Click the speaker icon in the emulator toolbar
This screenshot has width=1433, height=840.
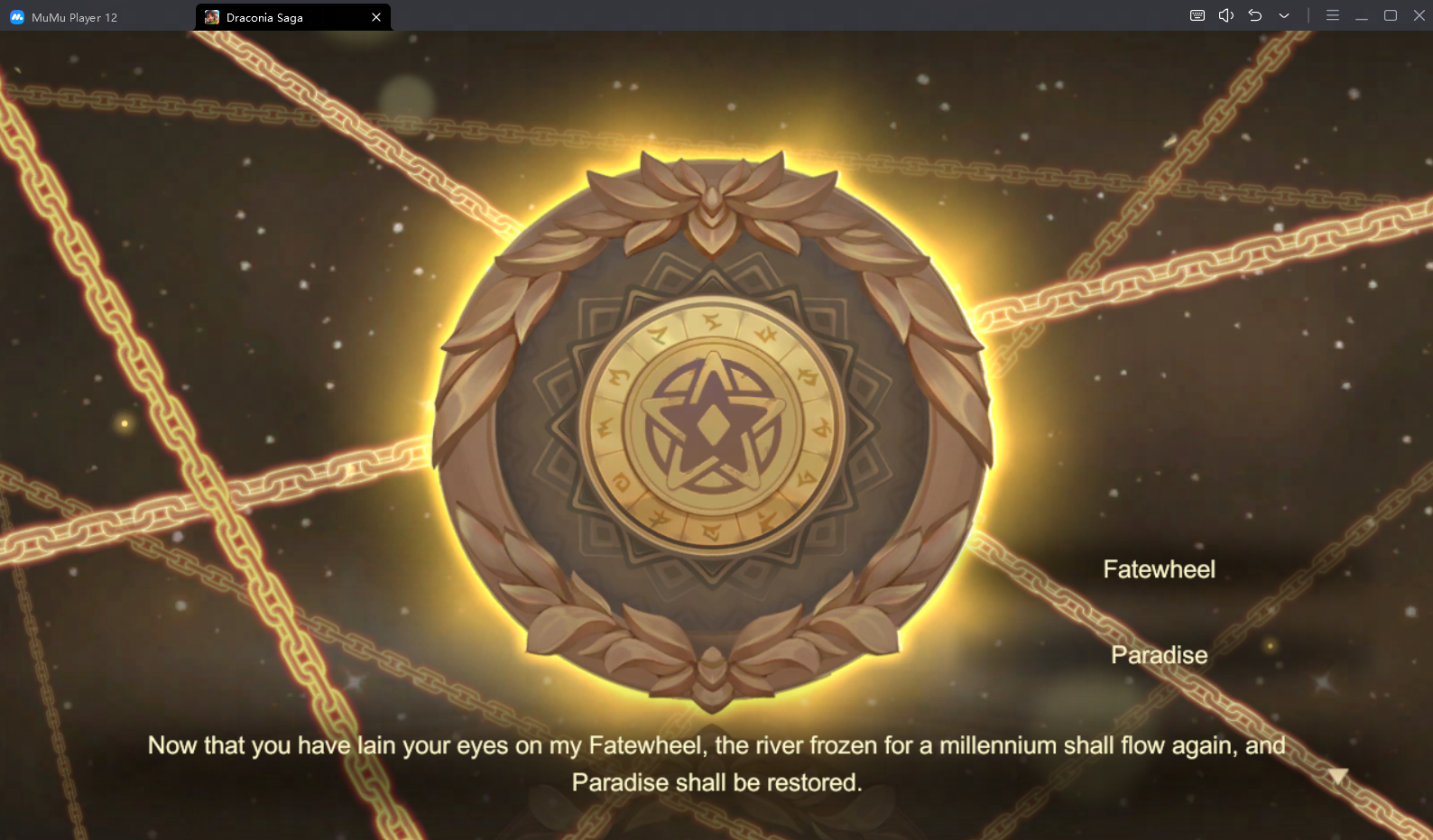point(1225,15)
